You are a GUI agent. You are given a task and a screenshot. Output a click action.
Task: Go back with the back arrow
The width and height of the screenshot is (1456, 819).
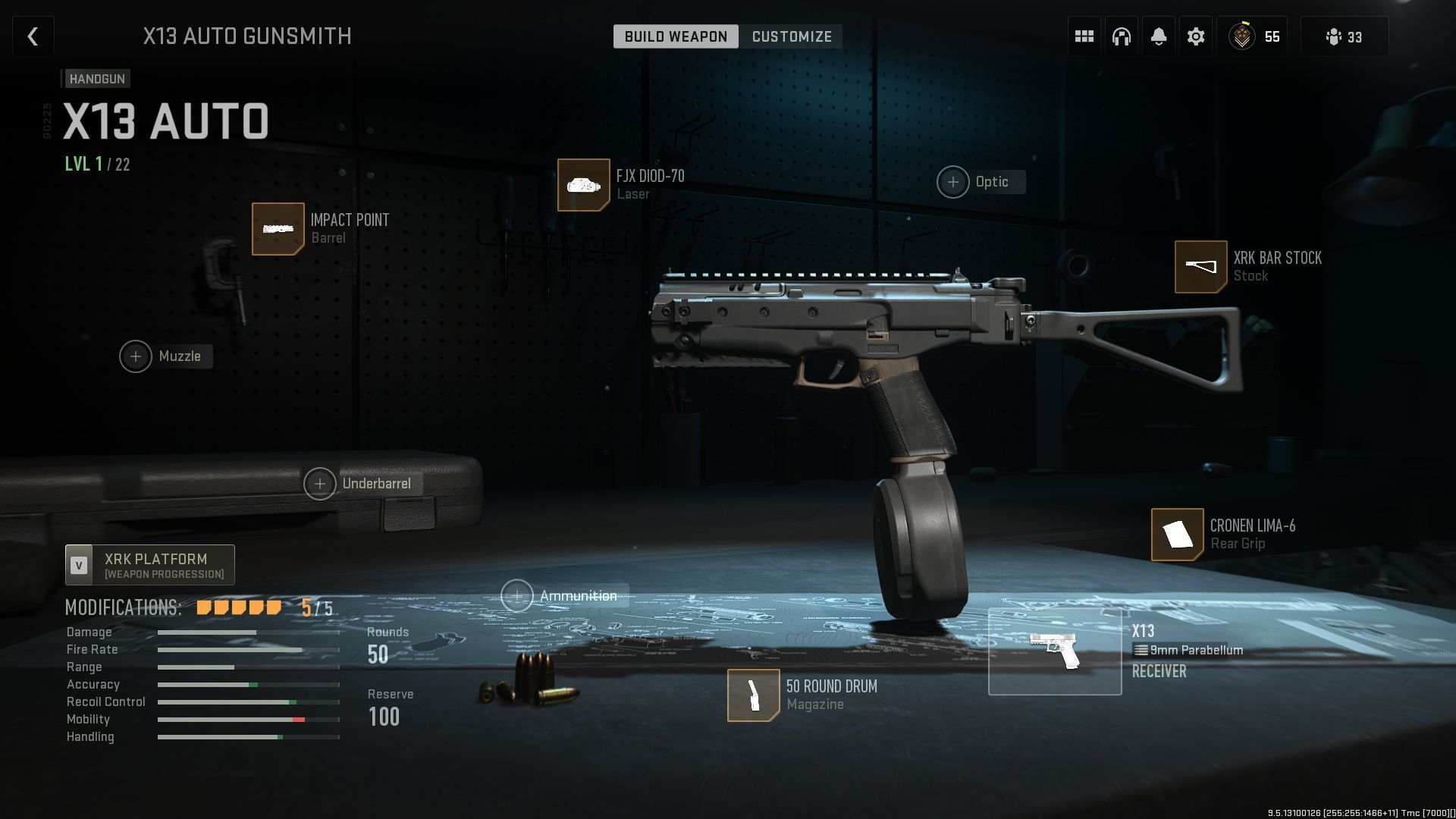(x=33, y=36)
